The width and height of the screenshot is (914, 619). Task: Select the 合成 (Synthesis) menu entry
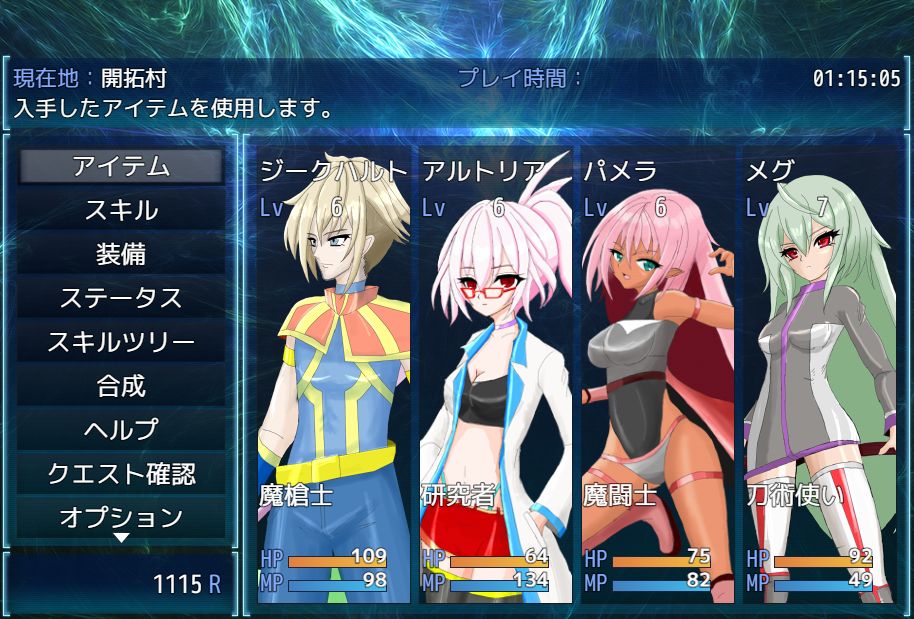pyautogui.click(x=121, y=386)
